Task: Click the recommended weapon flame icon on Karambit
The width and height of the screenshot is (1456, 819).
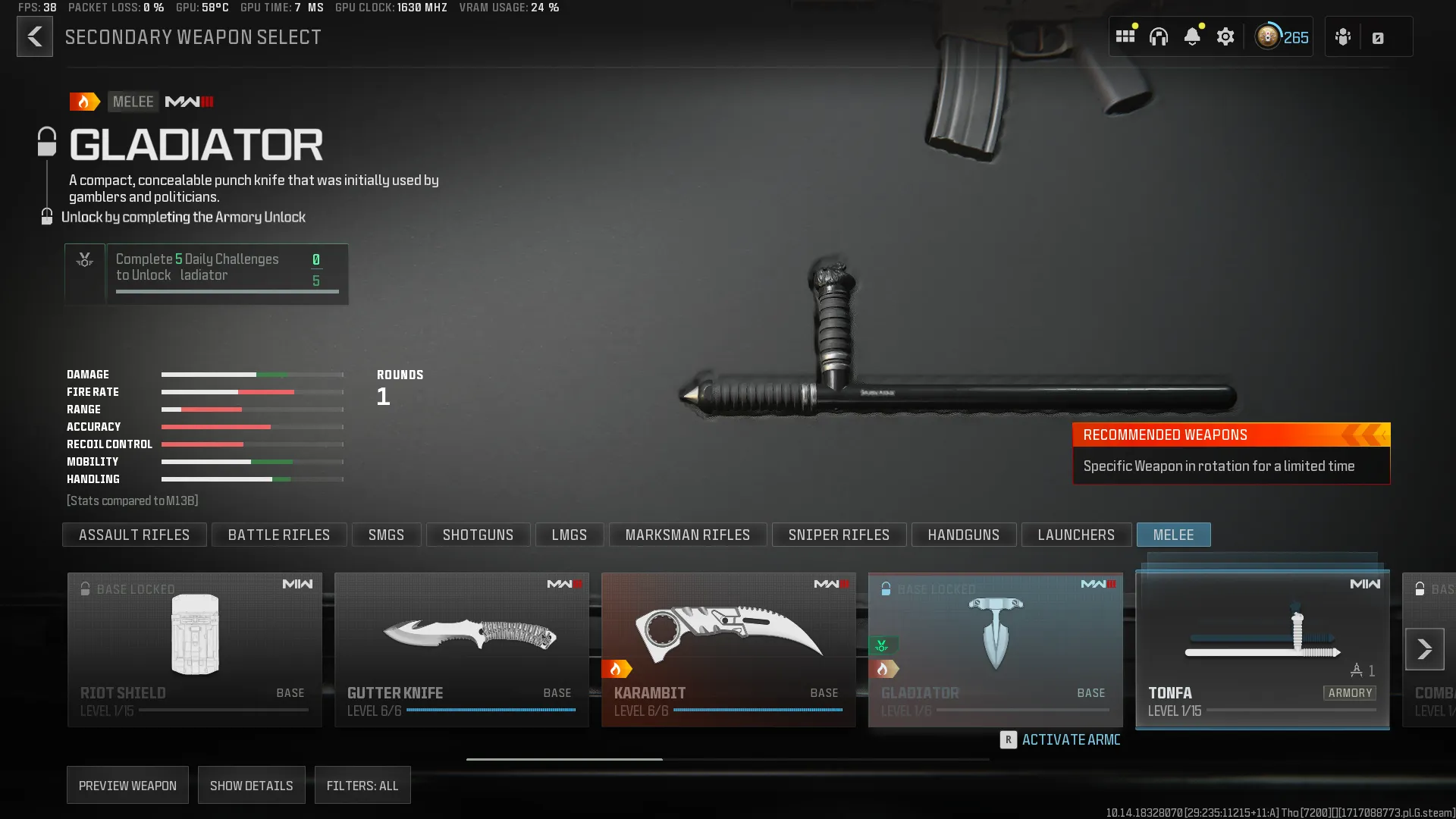Action: coord(619,668)
